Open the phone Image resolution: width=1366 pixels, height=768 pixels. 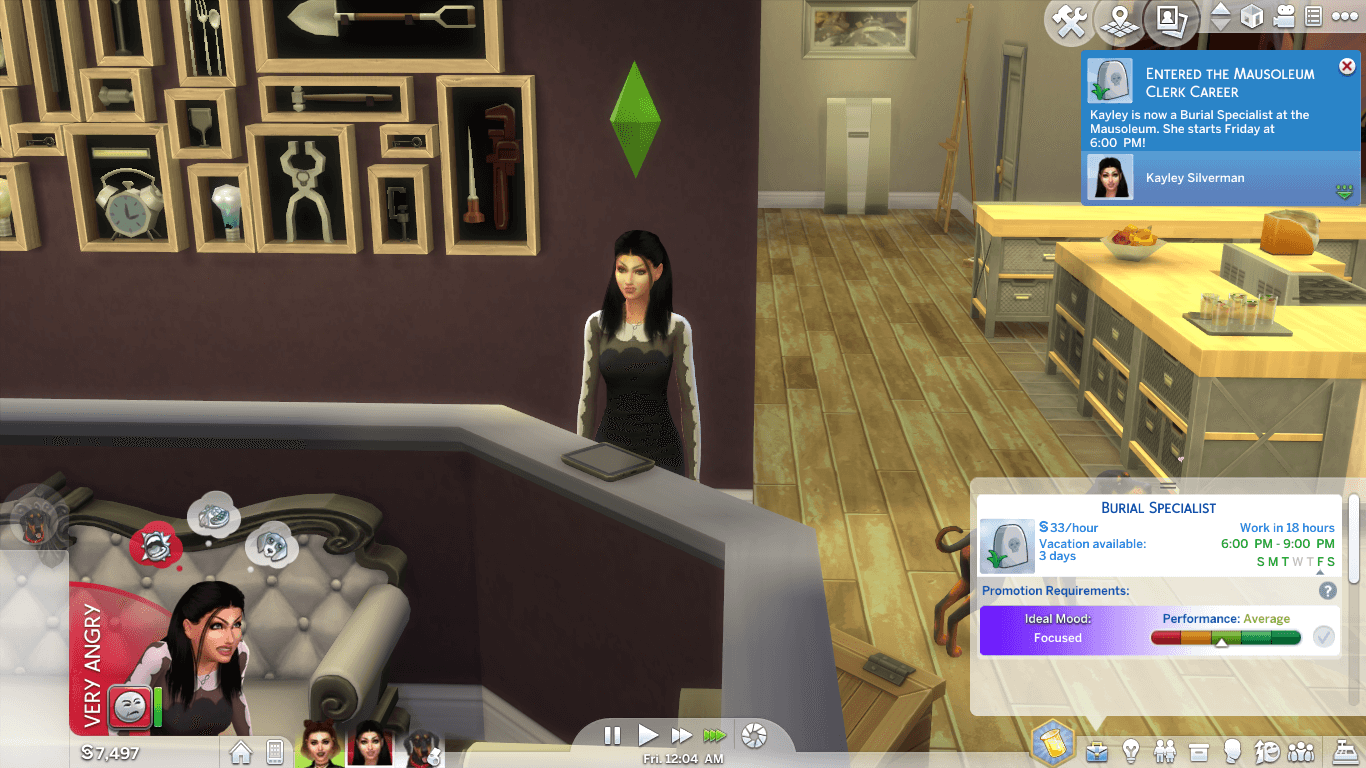[275, 751]
